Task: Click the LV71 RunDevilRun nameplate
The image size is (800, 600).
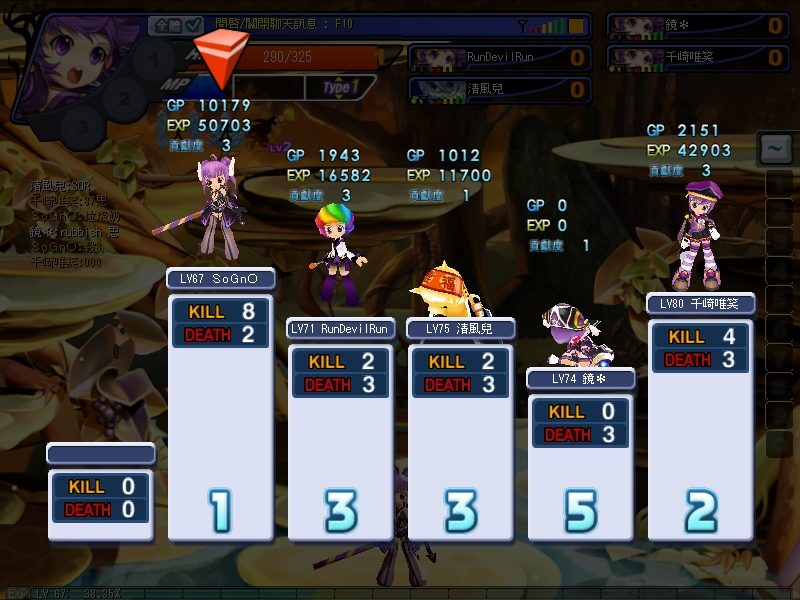Action: [340, 328]
